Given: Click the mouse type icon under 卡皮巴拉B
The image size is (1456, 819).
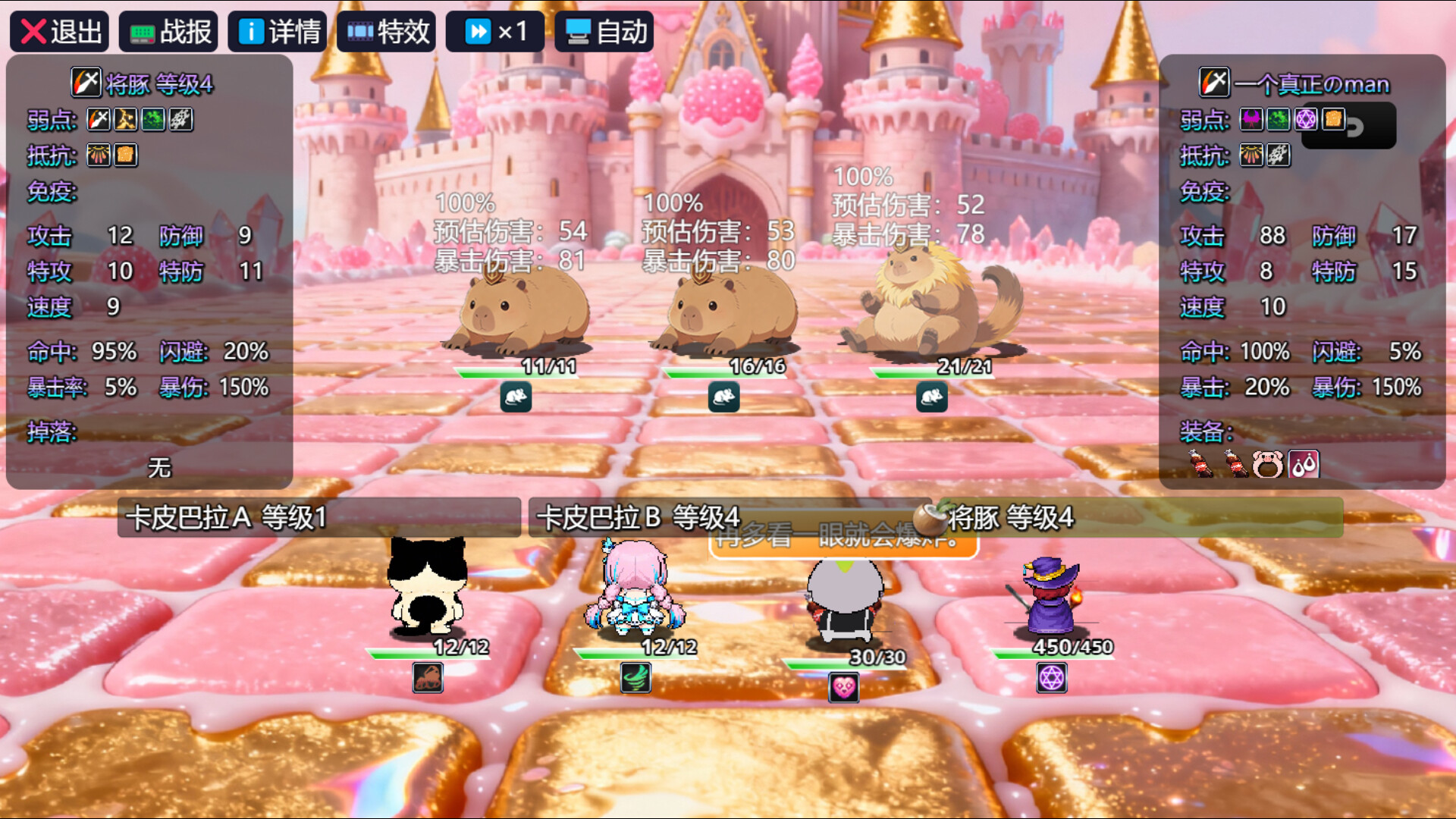Looking at the screenshot, I should point(723,397).
